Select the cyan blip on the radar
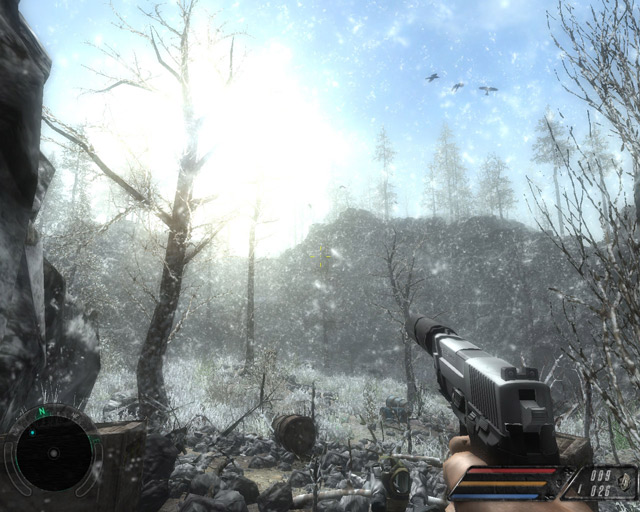 (31, 433)
